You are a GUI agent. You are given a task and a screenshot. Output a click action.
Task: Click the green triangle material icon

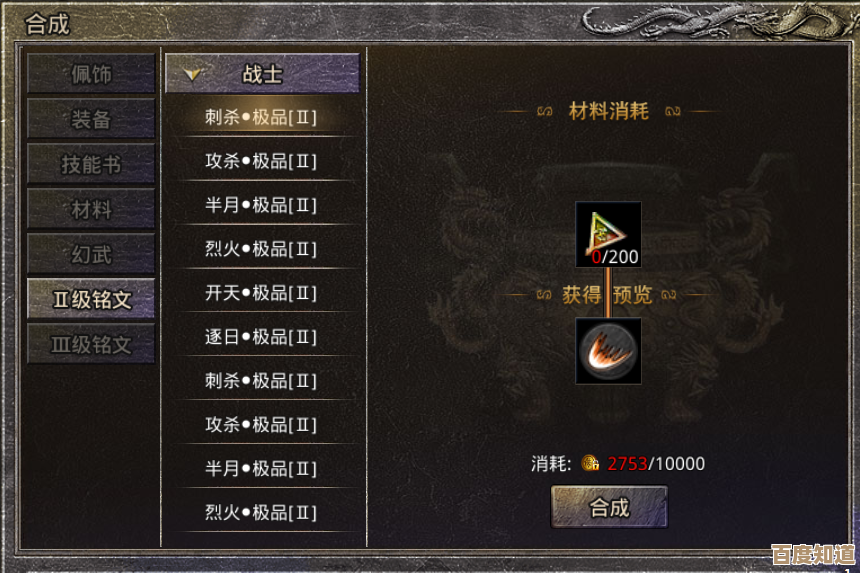pos(608,230)
